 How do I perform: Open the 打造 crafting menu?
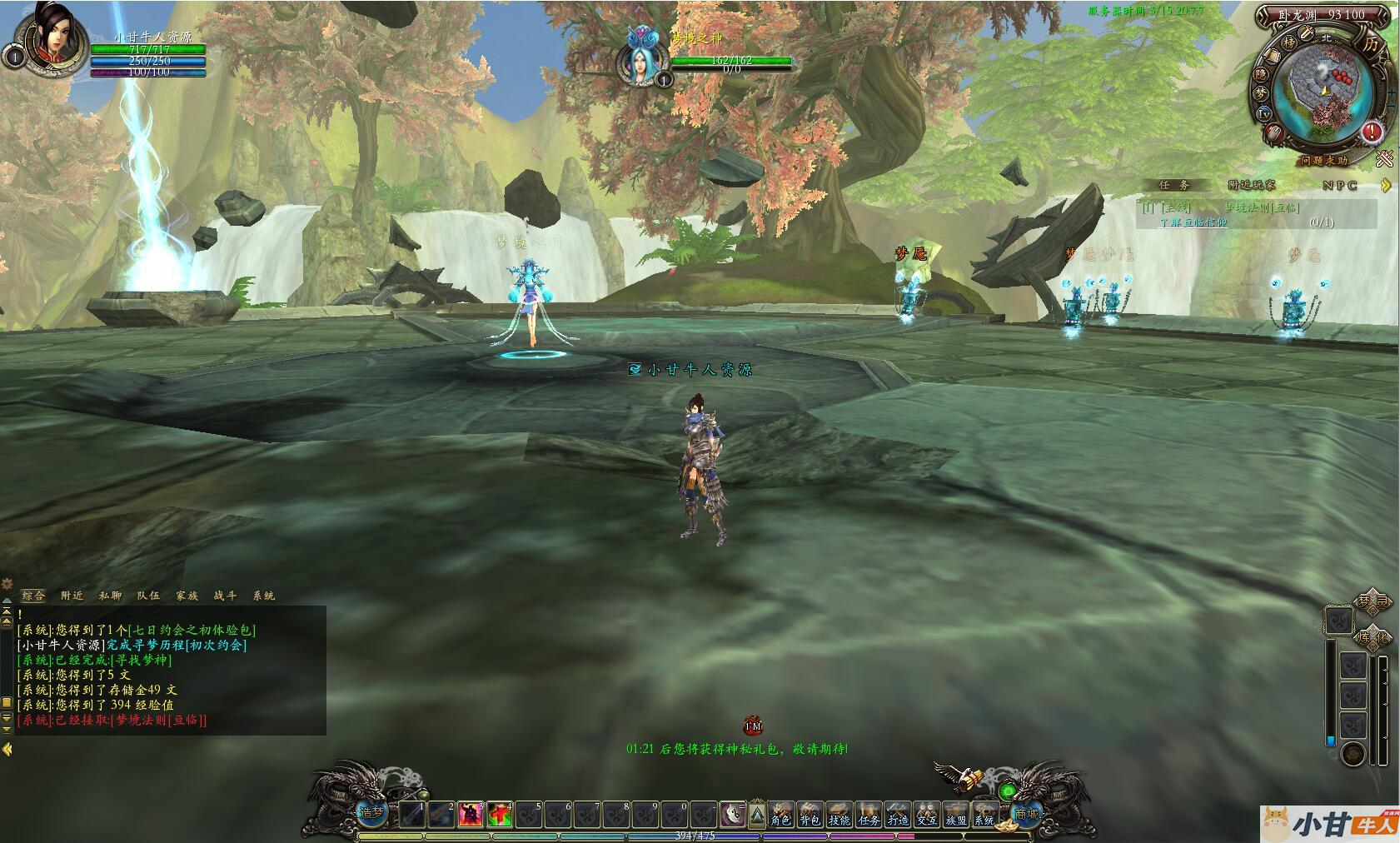[x=897, y=814]
